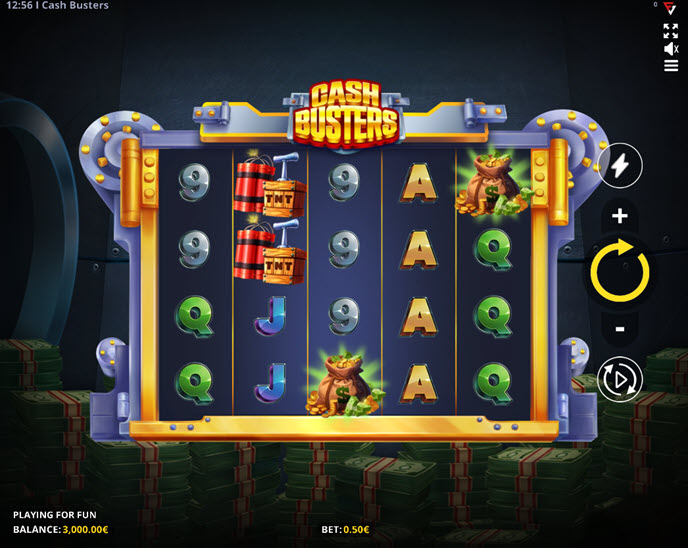Decrease the bet with the minus button
This screenshot has width=688, height=548.
pos(620,328)
